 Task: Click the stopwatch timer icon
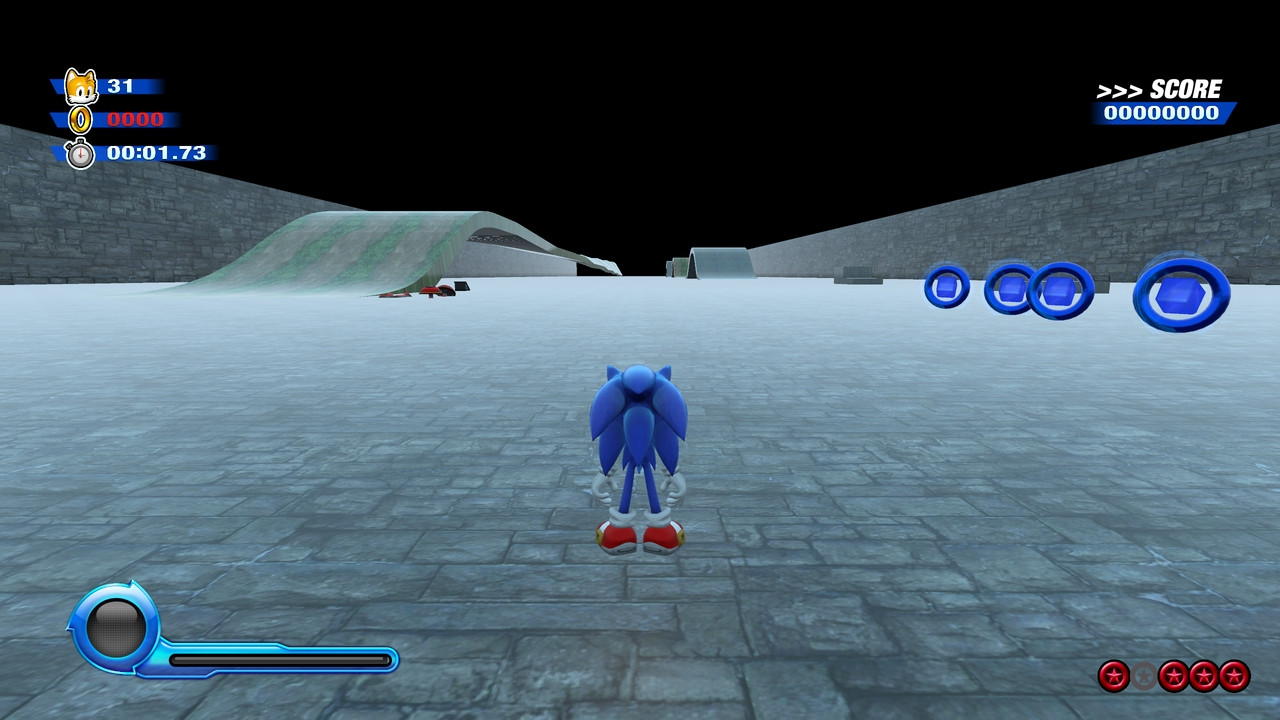pyautogui.click(x=82, y=153)
